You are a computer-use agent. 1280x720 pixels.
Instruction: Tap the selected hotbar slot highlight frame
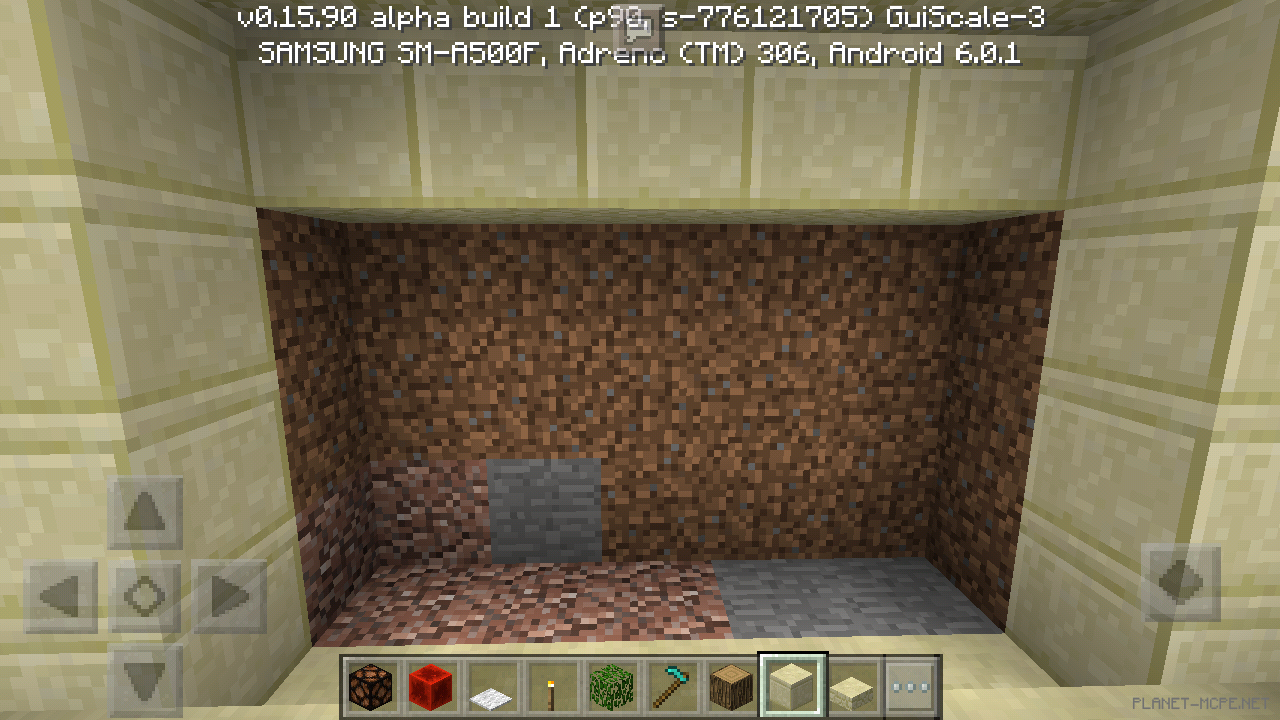791,684
